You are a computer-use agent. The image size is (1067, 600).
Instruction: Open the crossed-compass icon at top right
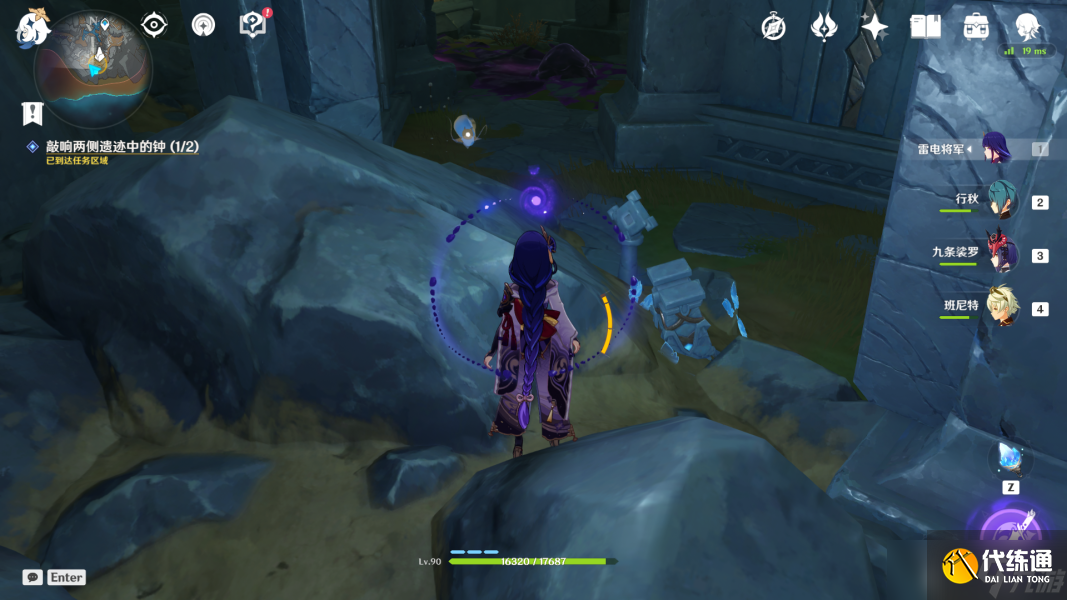[x=773, y=27]
